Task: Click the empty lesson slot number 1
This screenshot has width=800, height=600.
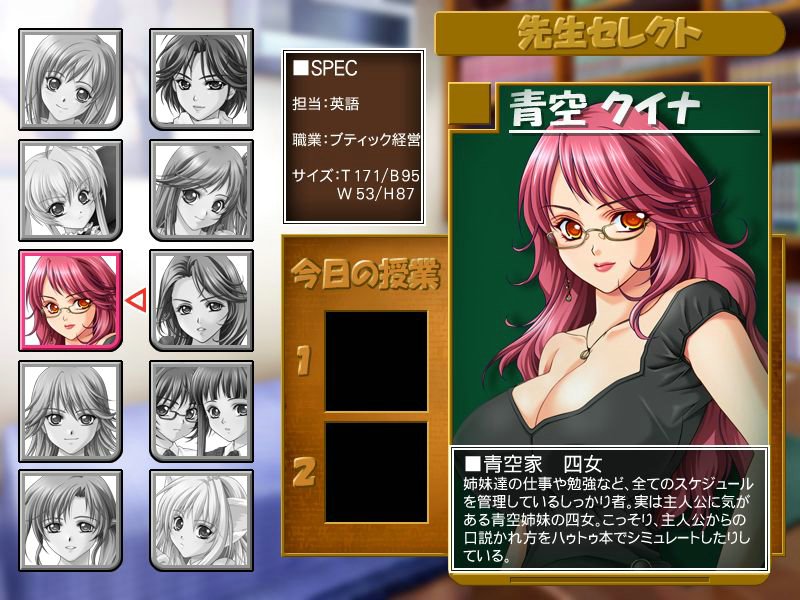Action: (376, 360)
